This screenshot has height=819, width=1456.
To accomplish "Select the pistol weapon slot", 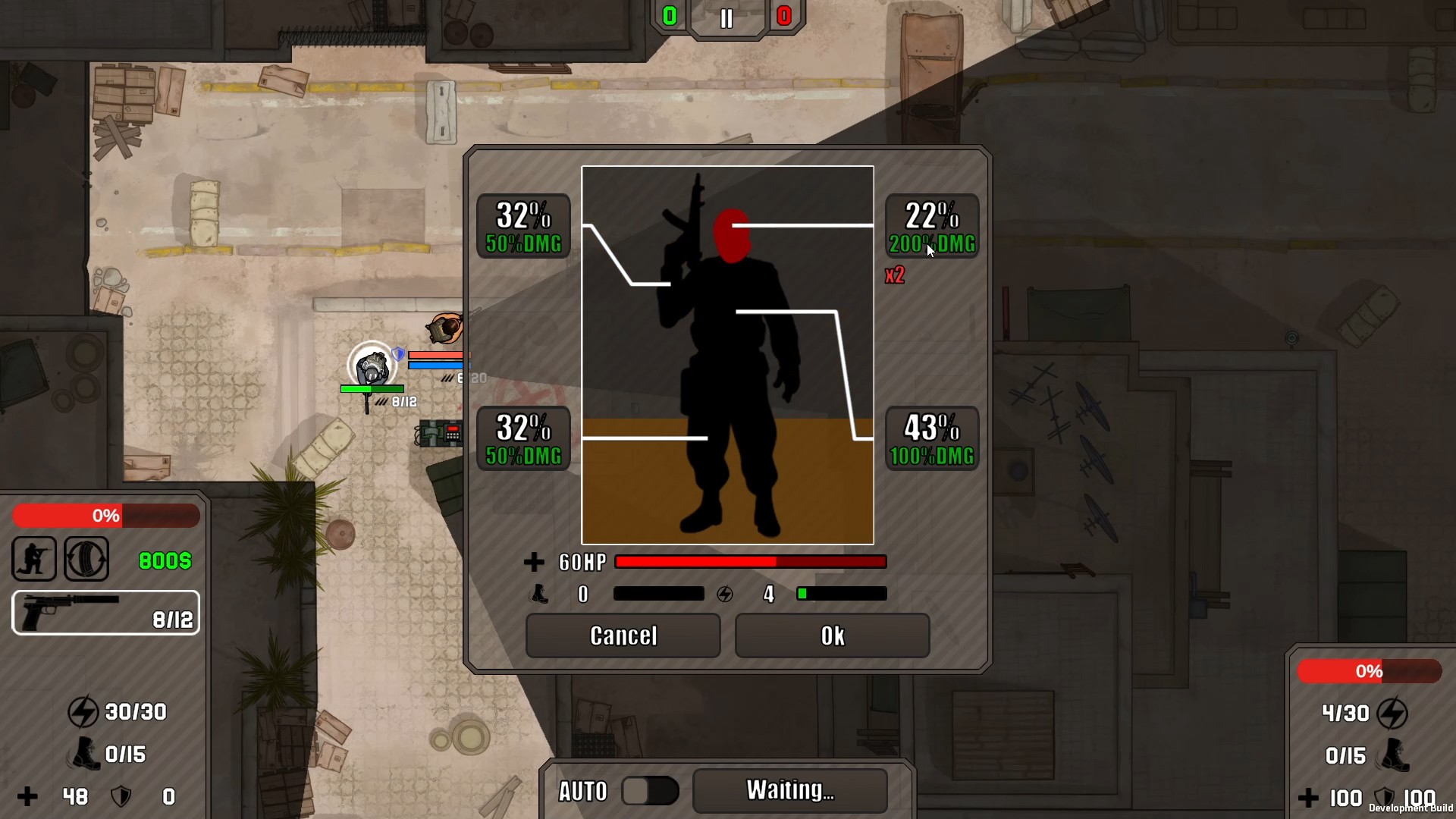I will click(x=106, y=613).
